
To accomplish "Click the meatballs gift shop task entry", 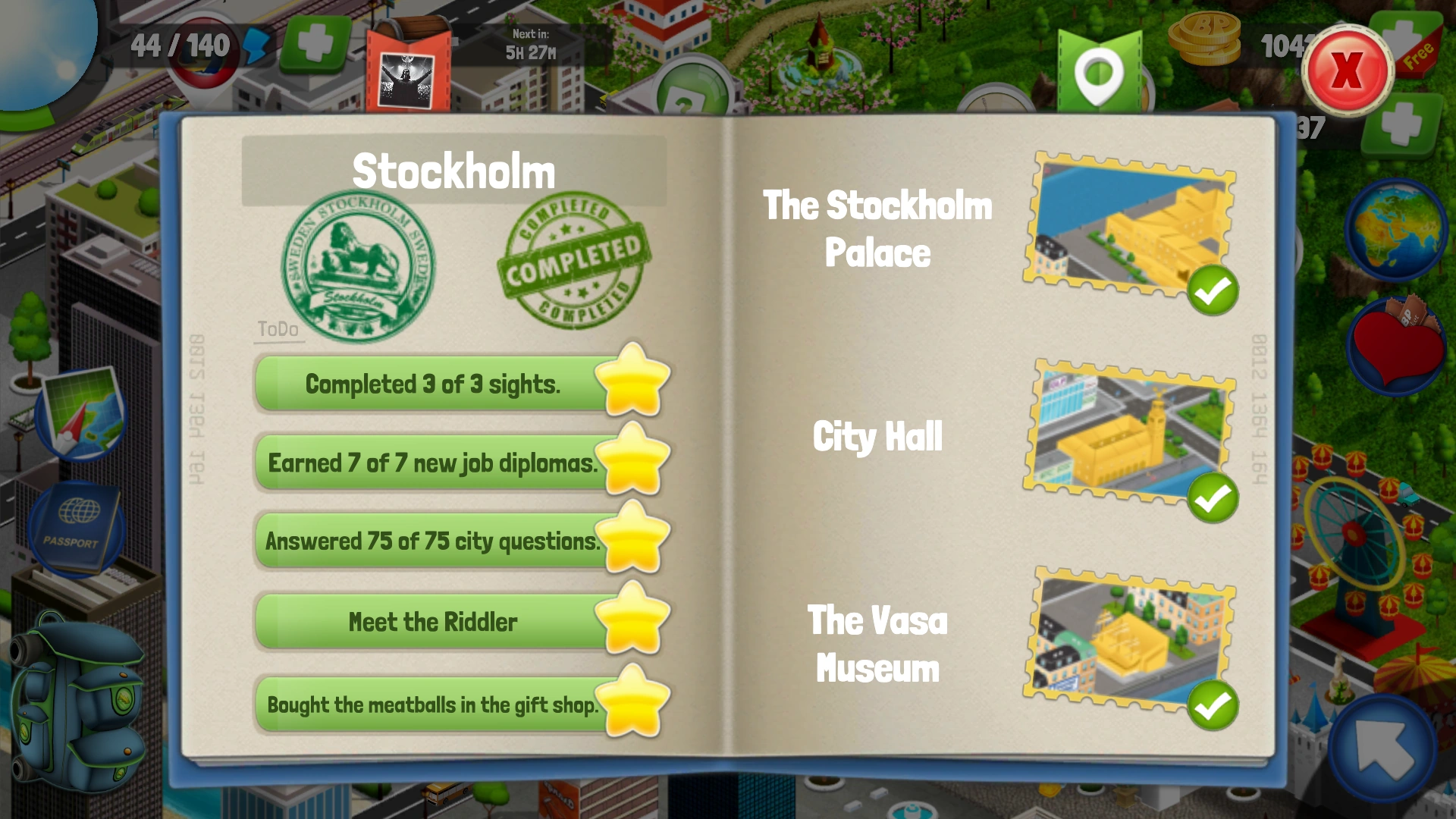I will pos(432,704).
